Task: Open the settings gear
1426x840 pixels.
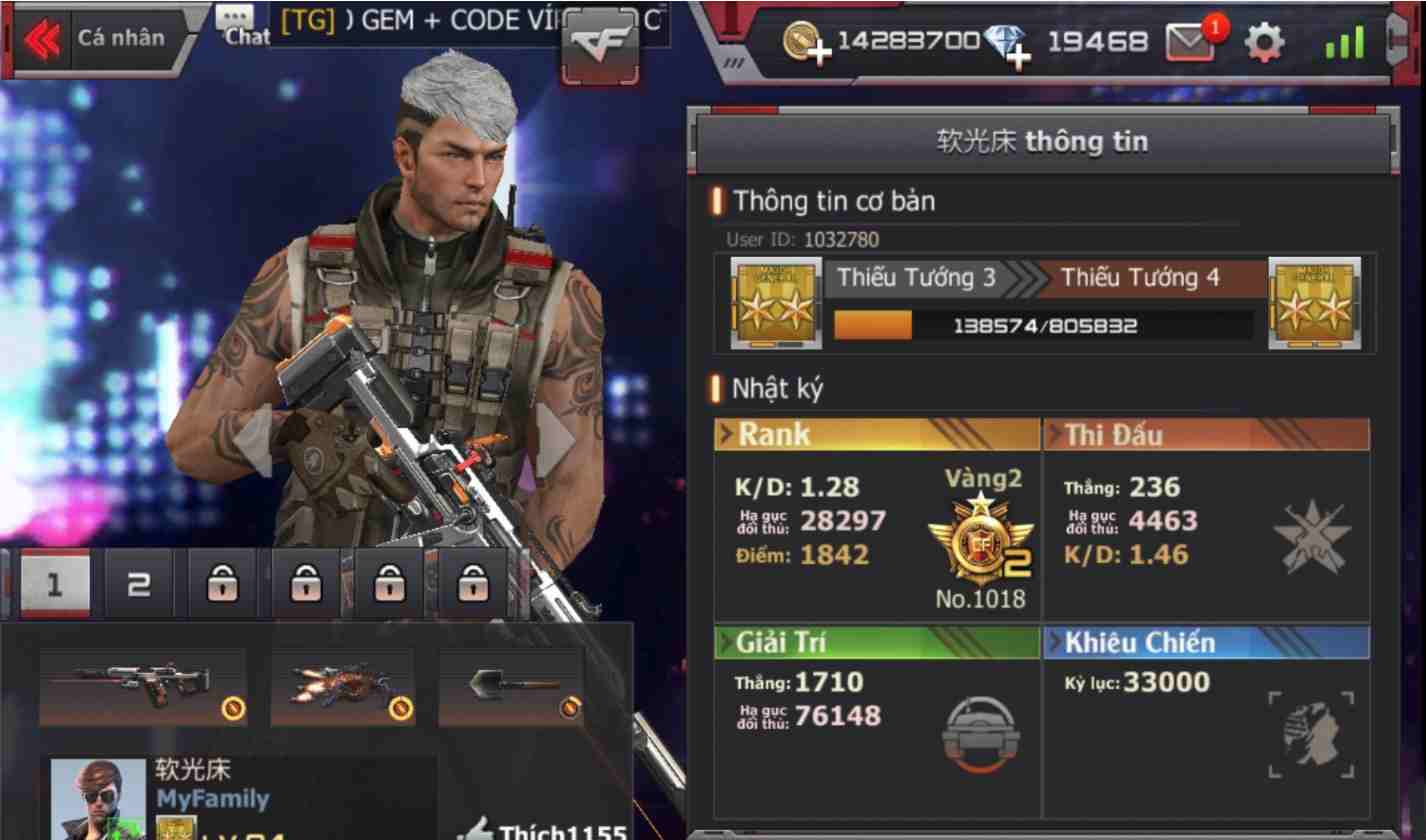Action: pos(1266,41)
